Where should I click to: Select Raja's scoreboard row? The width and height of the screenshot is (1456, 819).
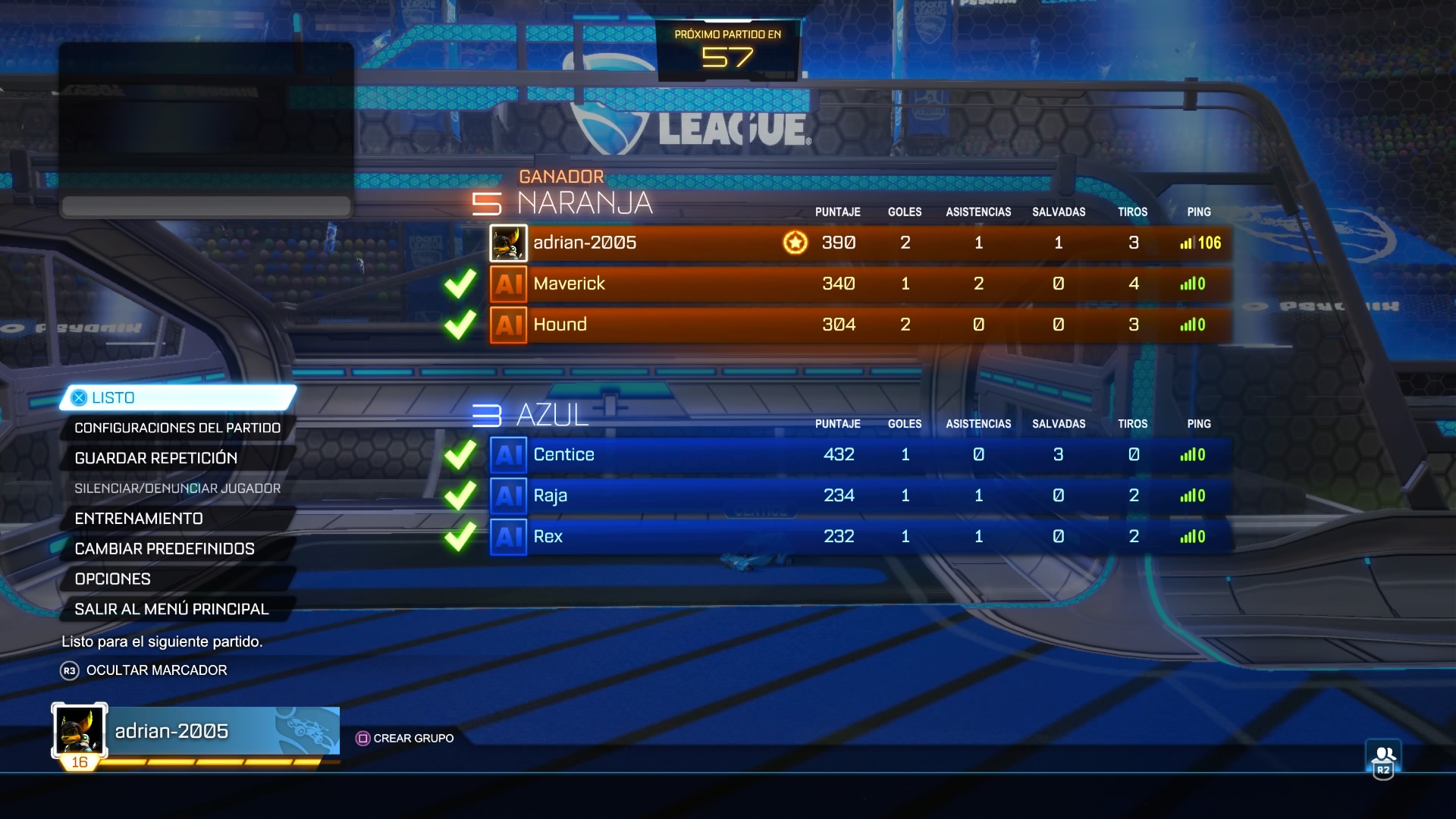(860, 496)
